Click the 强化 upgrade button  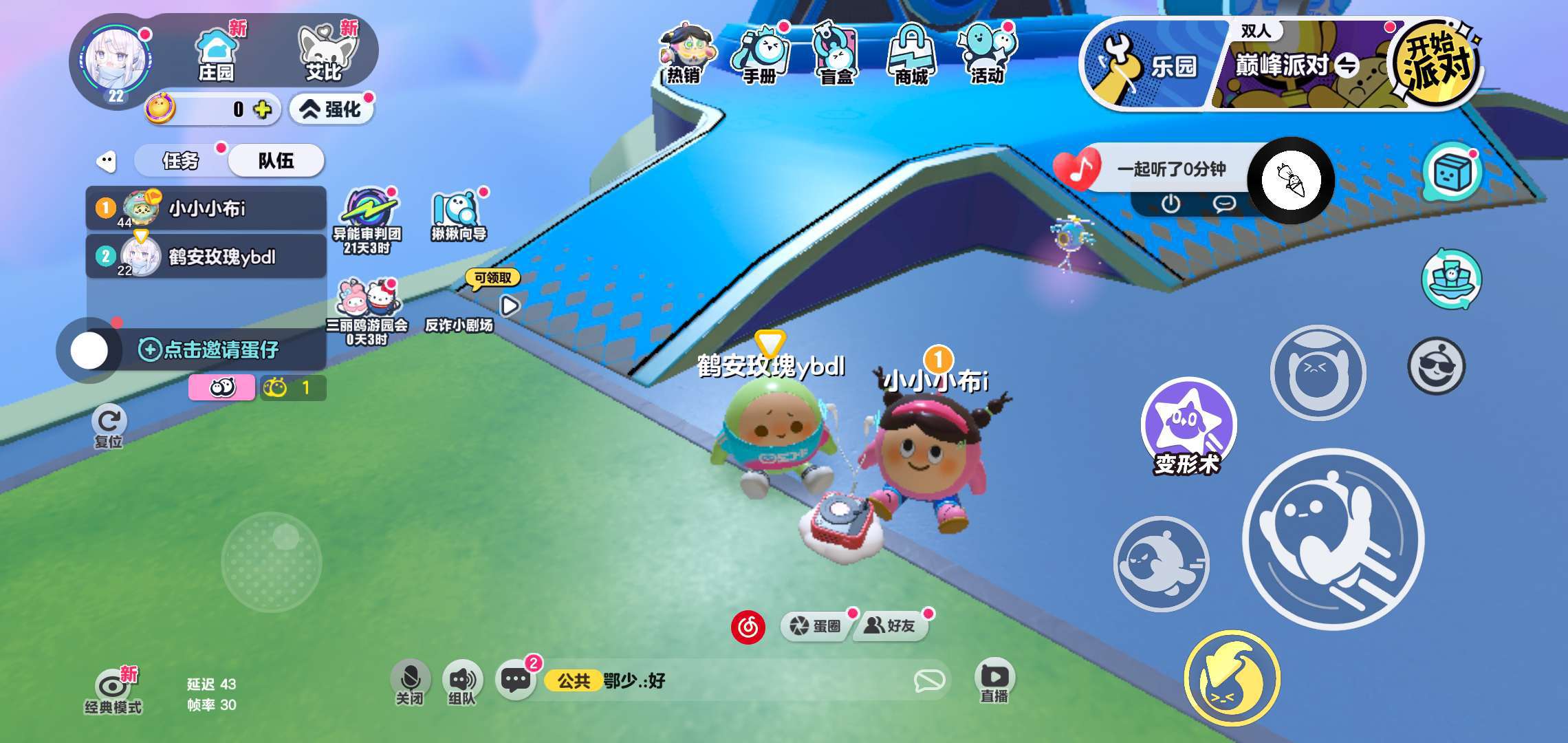[x=331, y=109]
